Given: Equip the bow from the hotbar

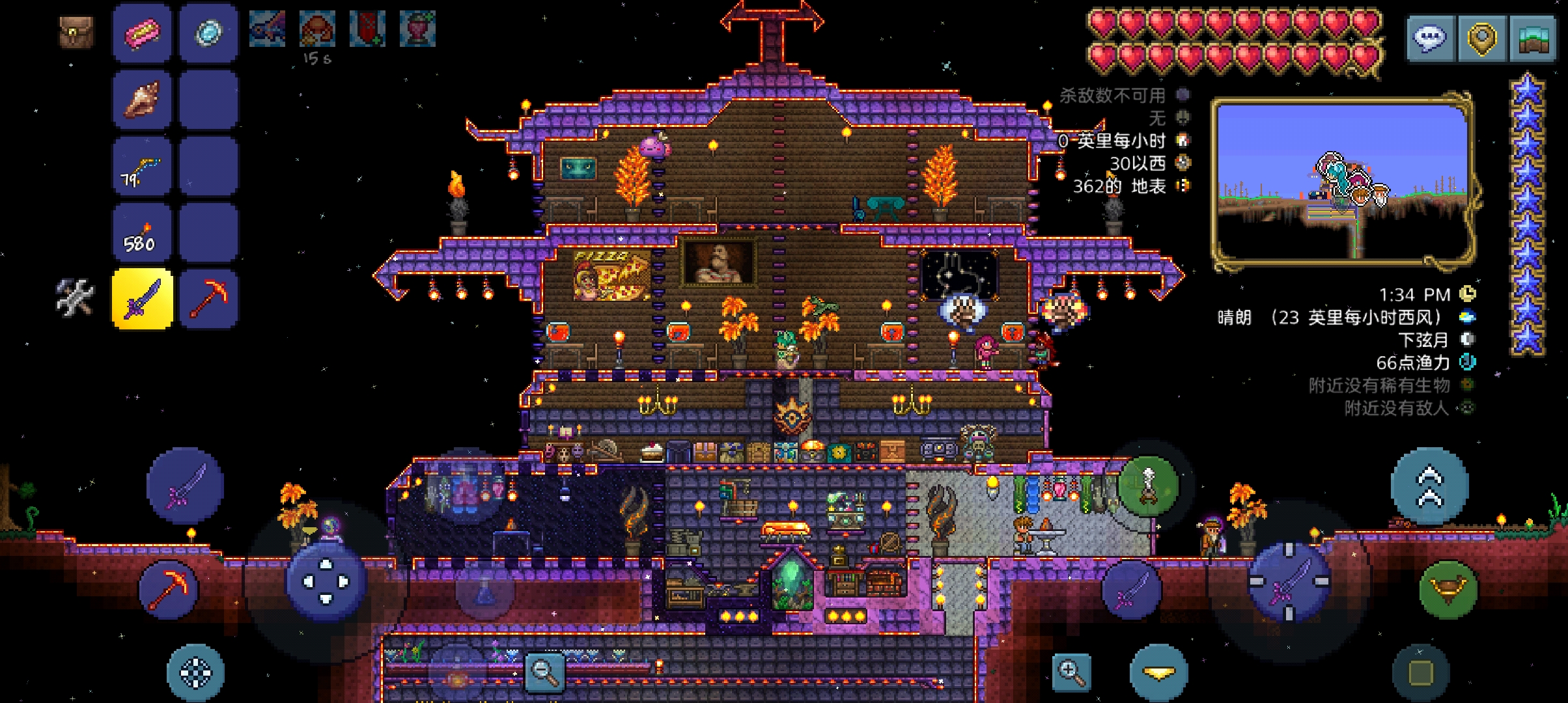Looking at the screenshot, I should click(142, 167).
